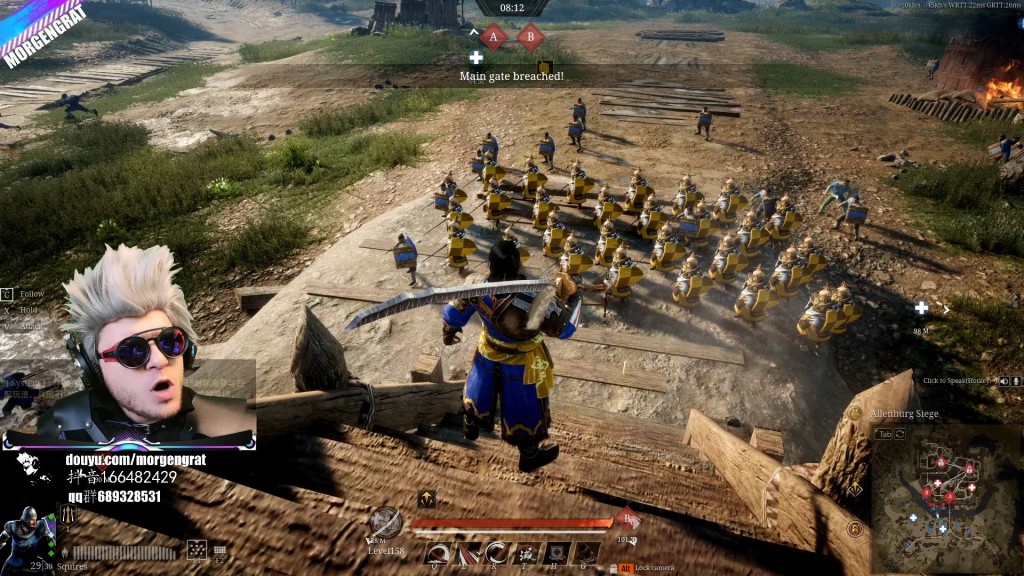This screenshot has height=576, width=1024.
Task: Select the Follow unit command
Action: [x=31, y=294]
